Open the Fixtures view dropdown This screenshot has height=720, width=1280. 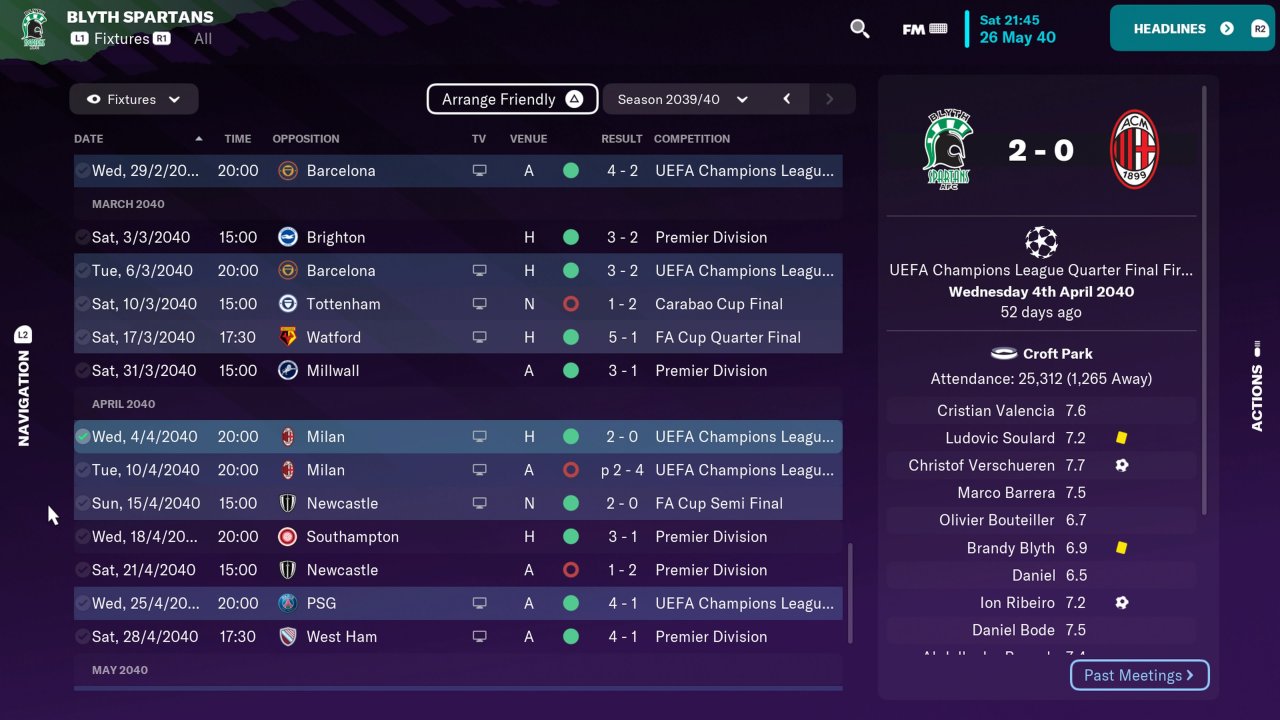[x=134, y=99]
